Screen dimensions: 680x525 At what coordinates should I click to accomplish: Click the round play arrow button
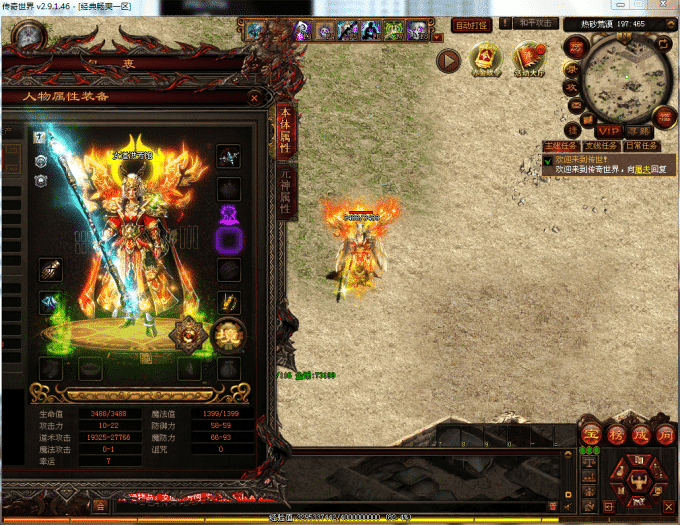click(449, 60)
